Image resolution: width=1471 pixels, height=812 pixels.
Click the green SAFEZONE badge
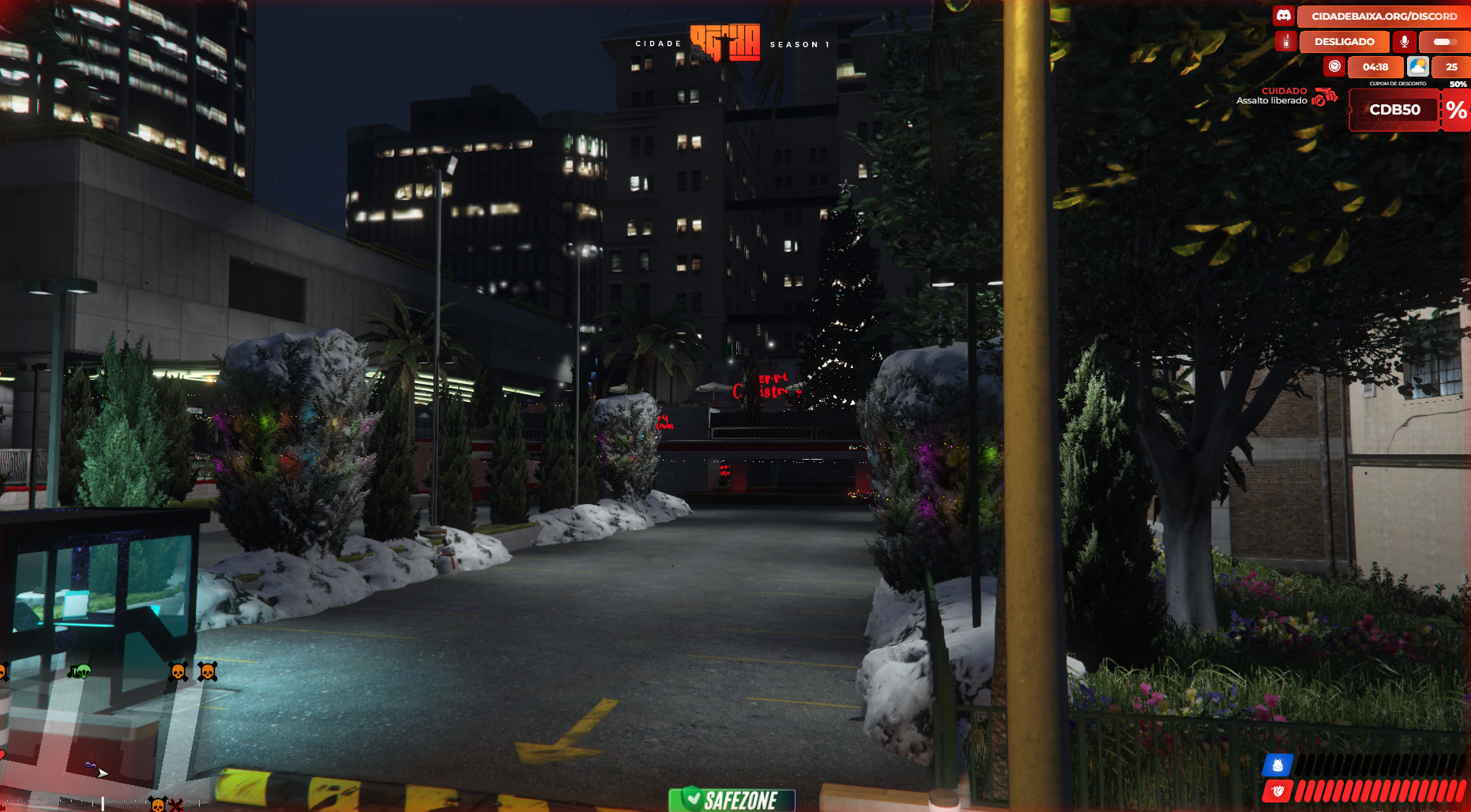(732, 799)
